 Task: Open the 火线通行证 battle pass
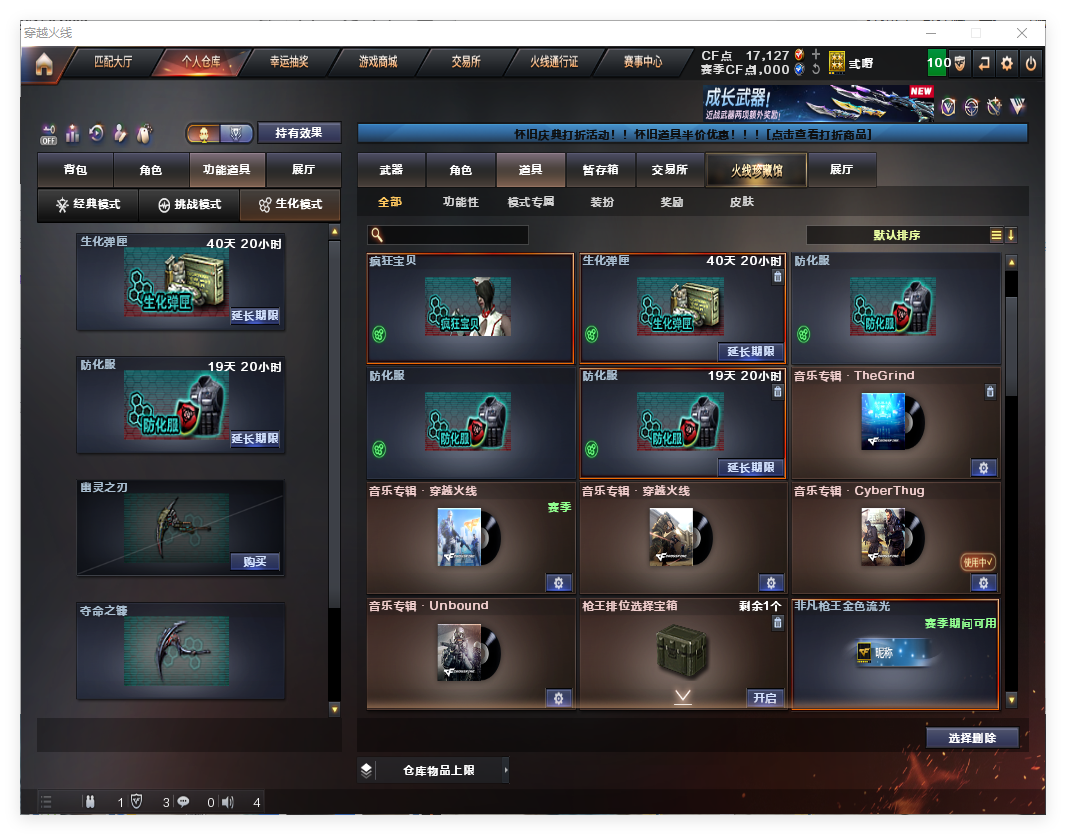pos(554,62)
